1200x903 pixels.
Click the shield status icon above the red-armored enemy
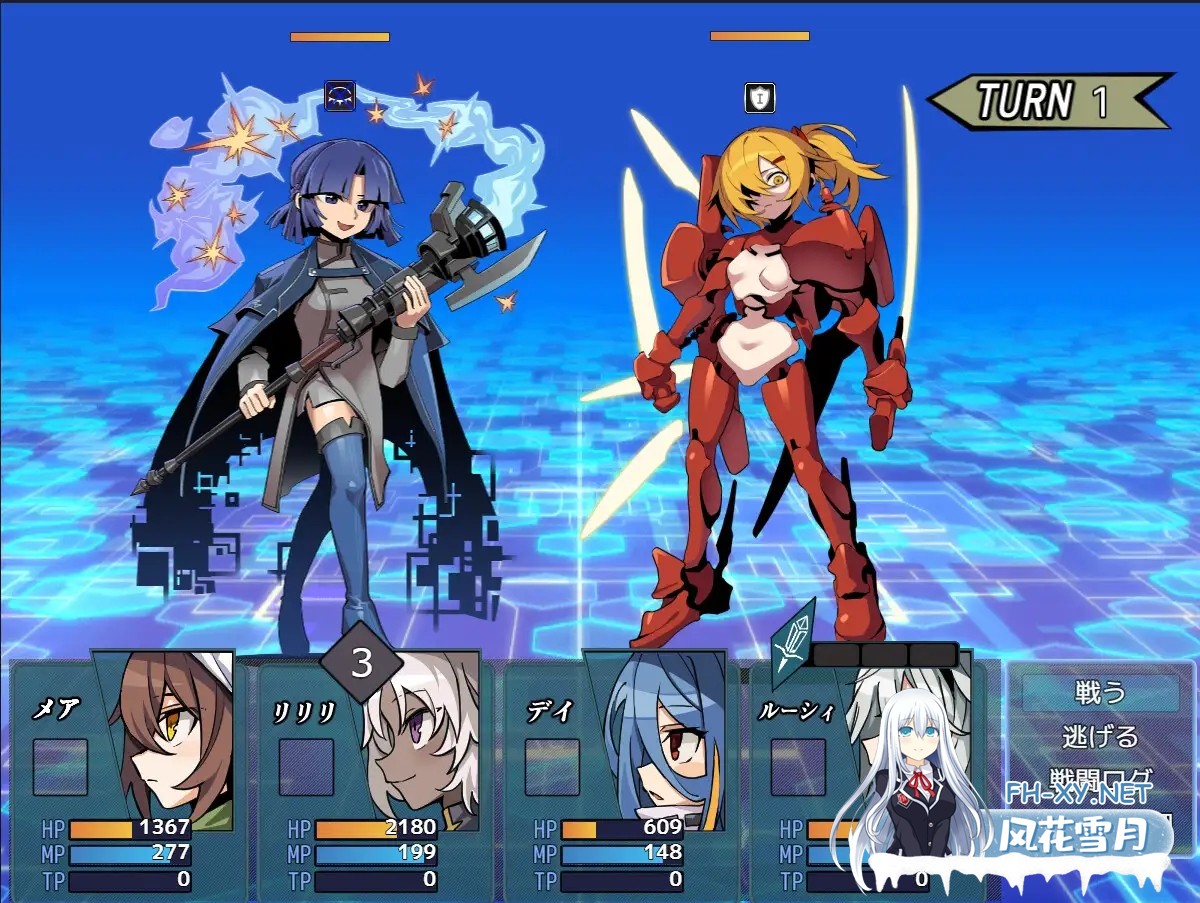(x=760, y=98)
